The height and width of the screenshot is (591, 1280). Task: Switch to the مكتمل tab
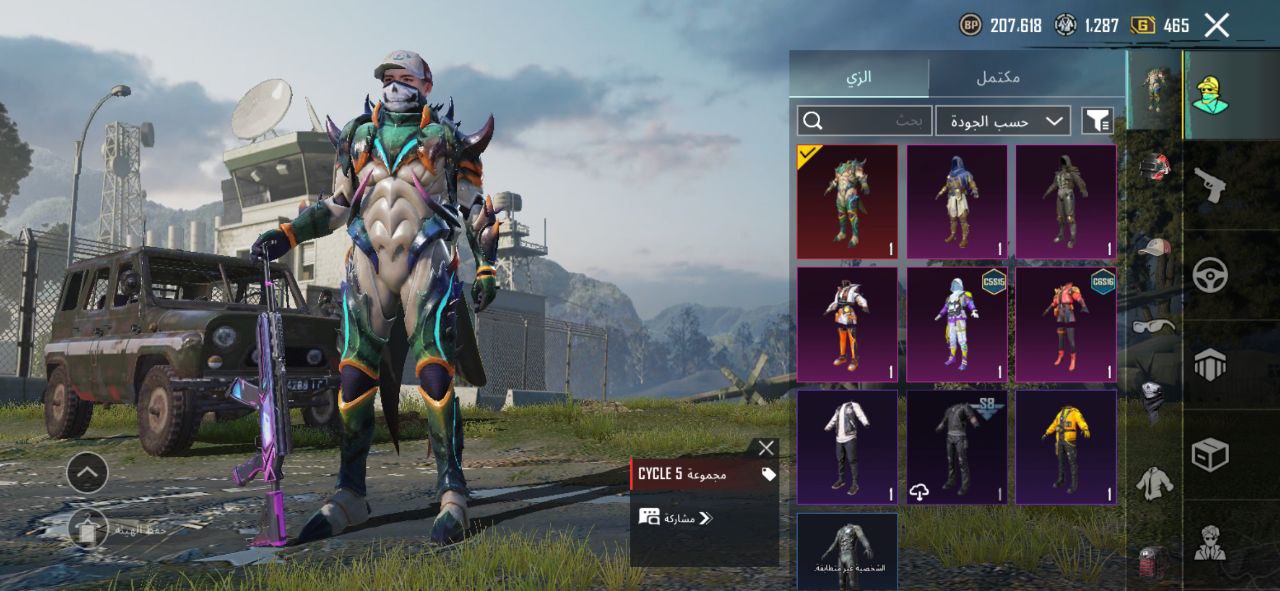(x=997, y=77)
